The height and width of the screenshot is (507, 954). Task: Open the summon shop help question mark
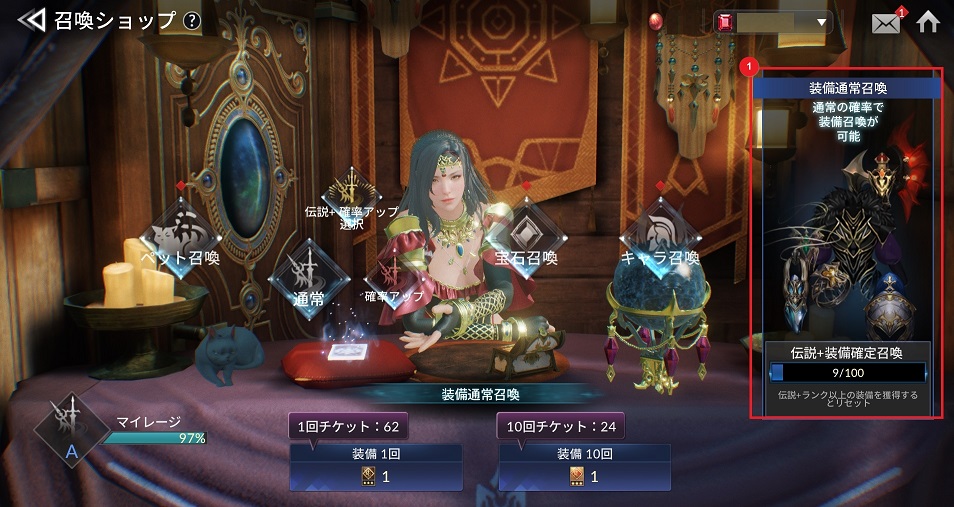pos(192,20)
